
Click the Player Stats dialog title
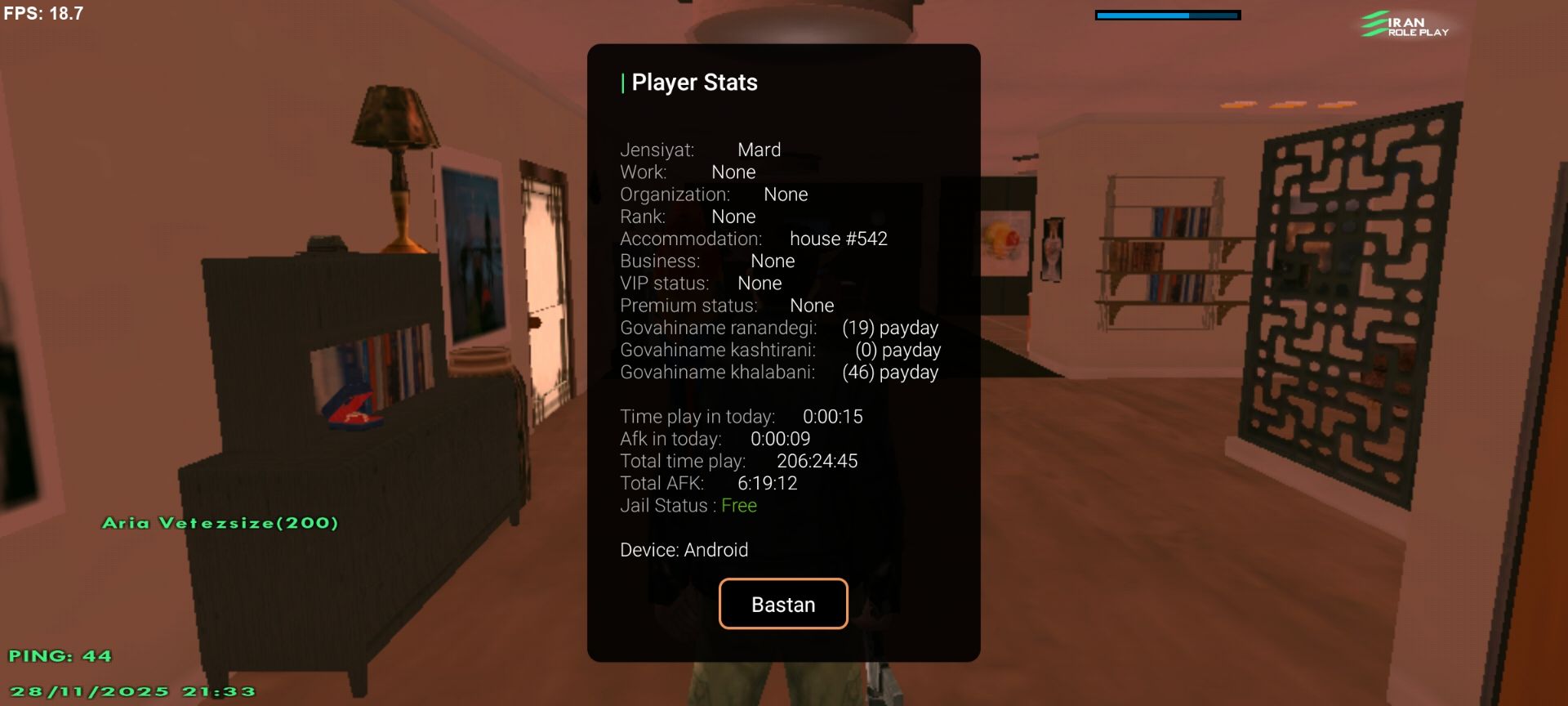coord(691,82)
